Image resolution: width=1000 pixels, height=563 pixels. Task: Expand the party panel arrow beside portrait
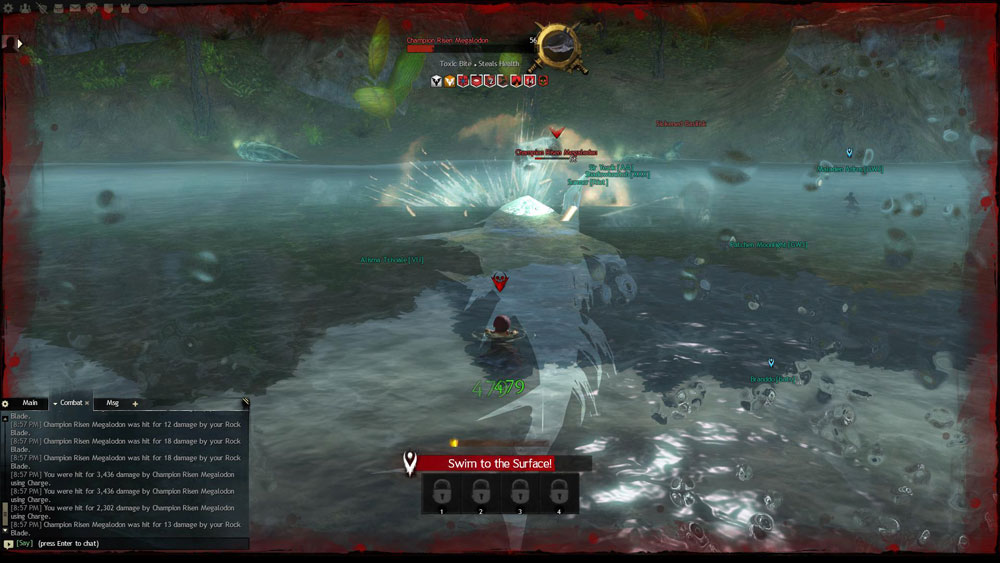click(19, 43)
